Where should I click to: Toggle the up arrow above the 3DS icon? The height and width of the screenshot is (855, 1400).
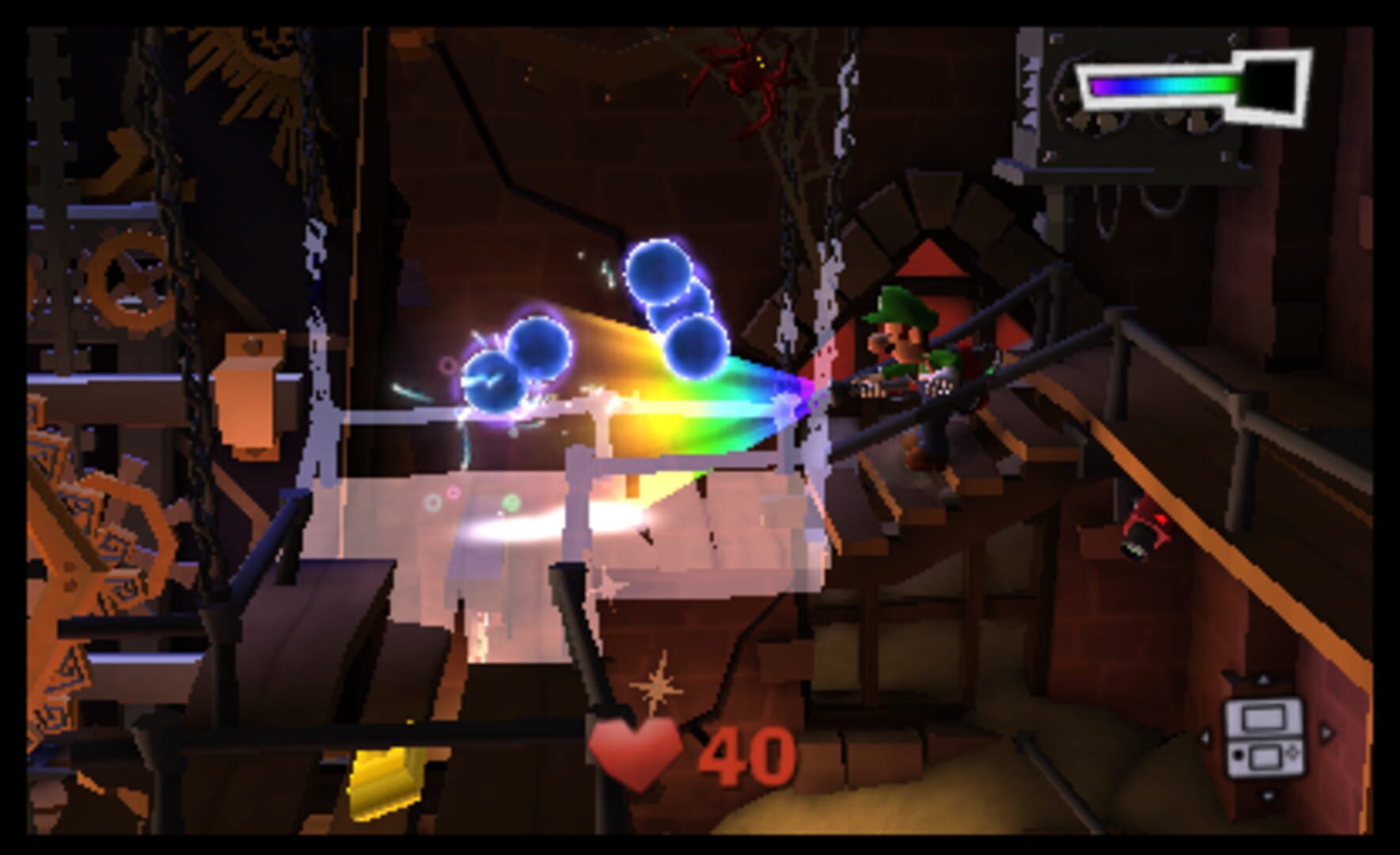[1264, 679]
